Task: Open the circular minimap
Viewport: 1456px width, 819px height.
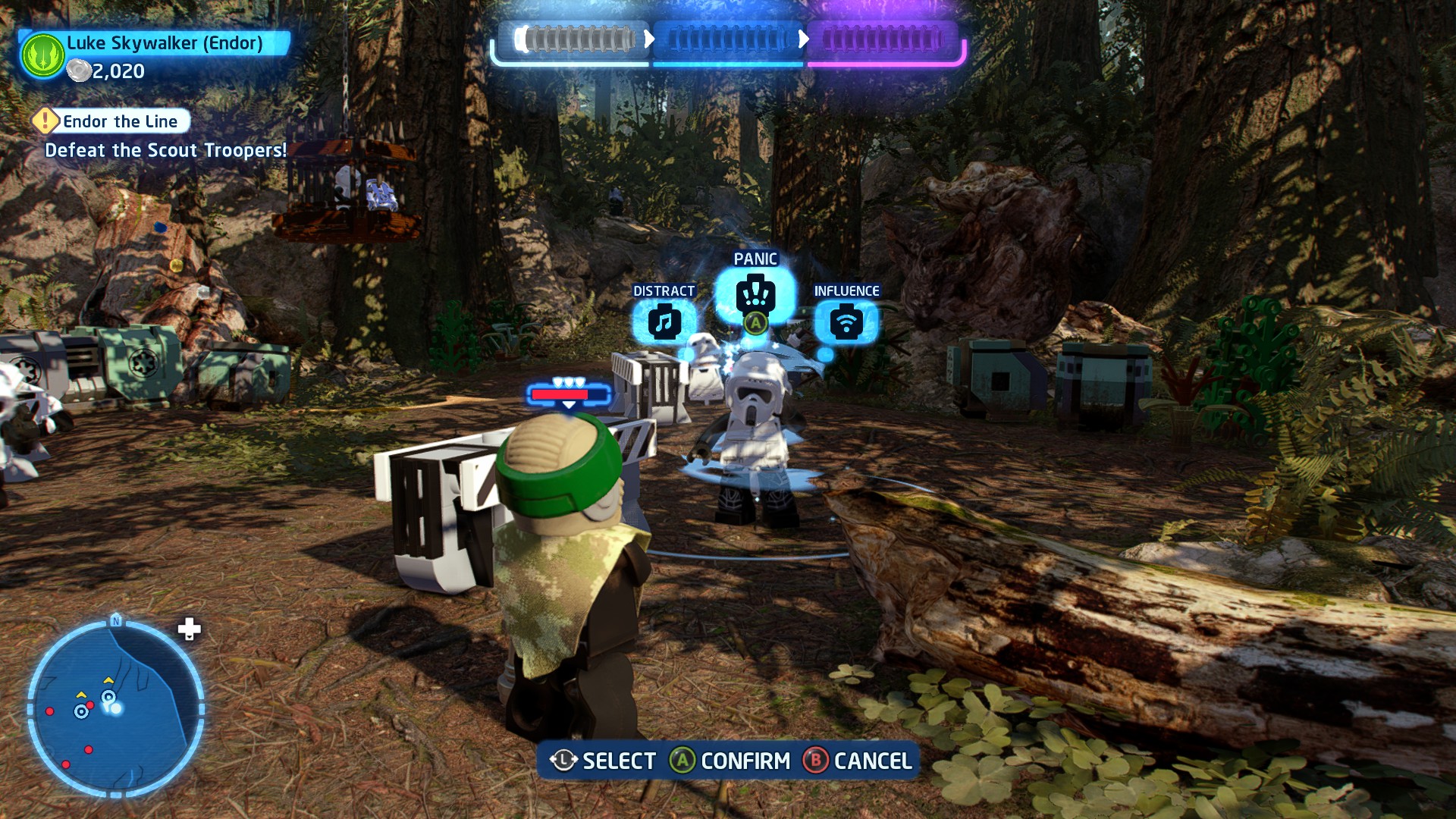Action: coord(115,708)
